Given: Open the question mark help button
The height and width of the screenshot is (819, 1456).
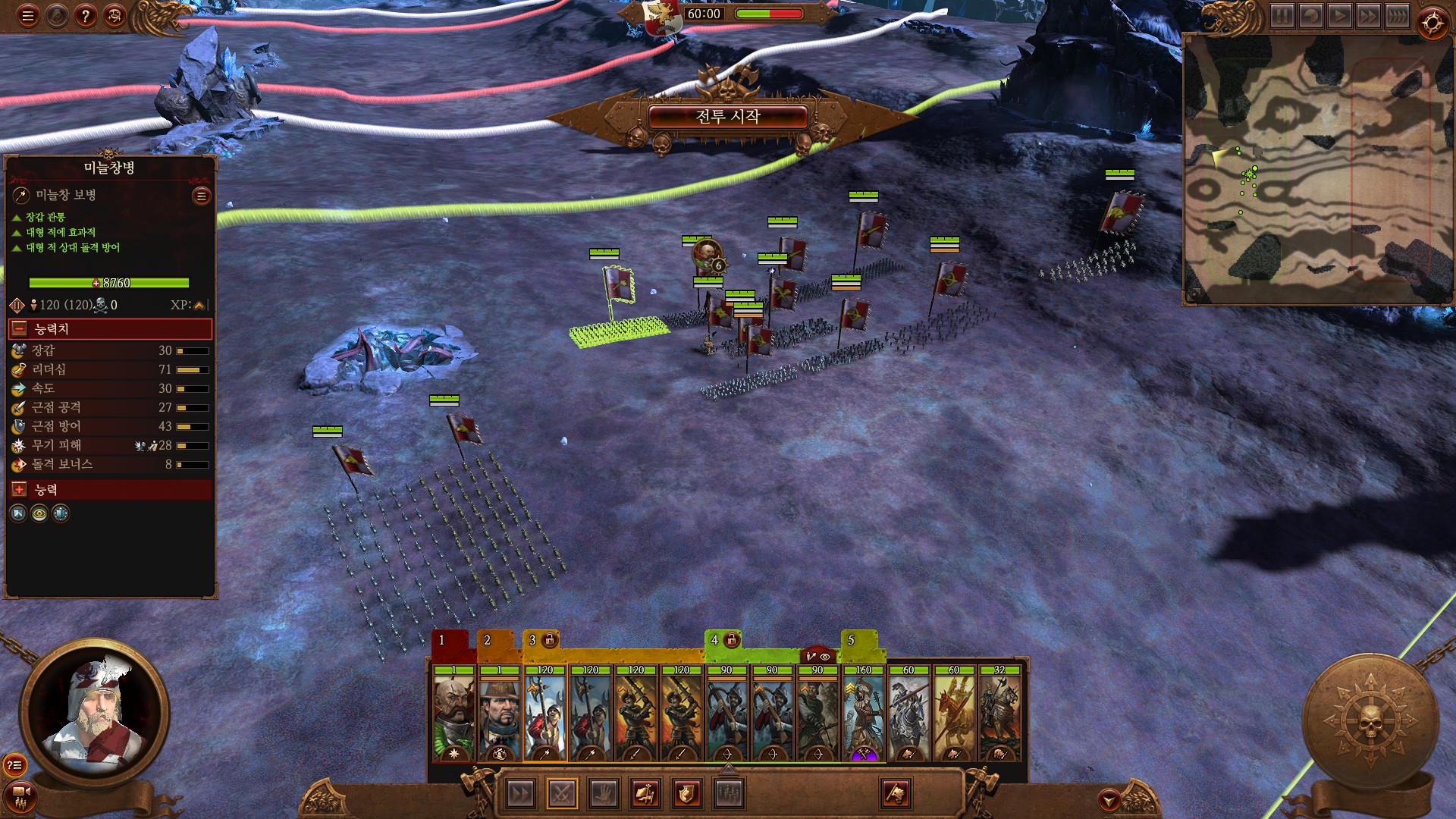Looking at the screenshot, I should (x=86, y=16).
